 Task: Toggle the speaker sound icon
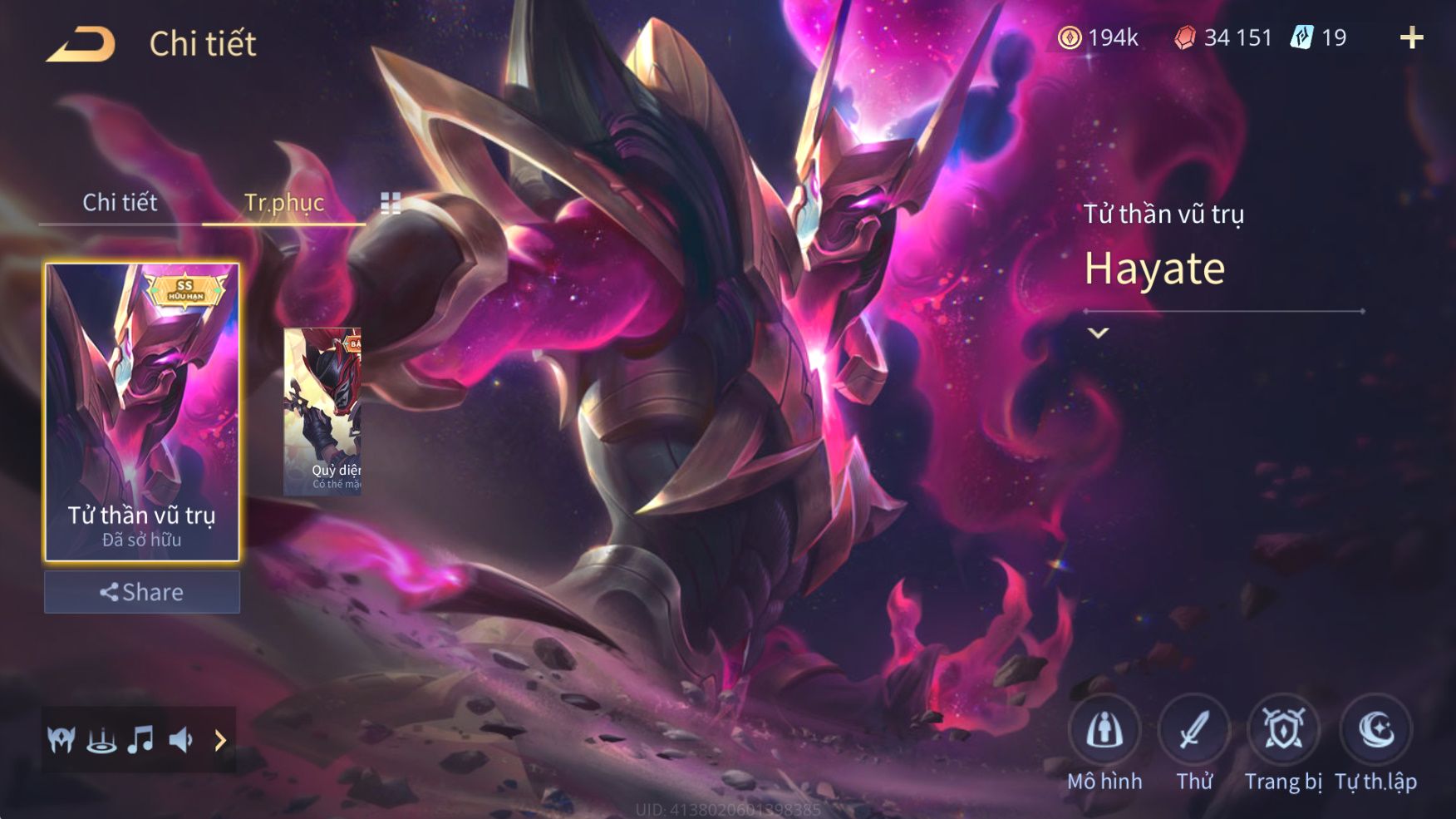click(x=180, y=739)
